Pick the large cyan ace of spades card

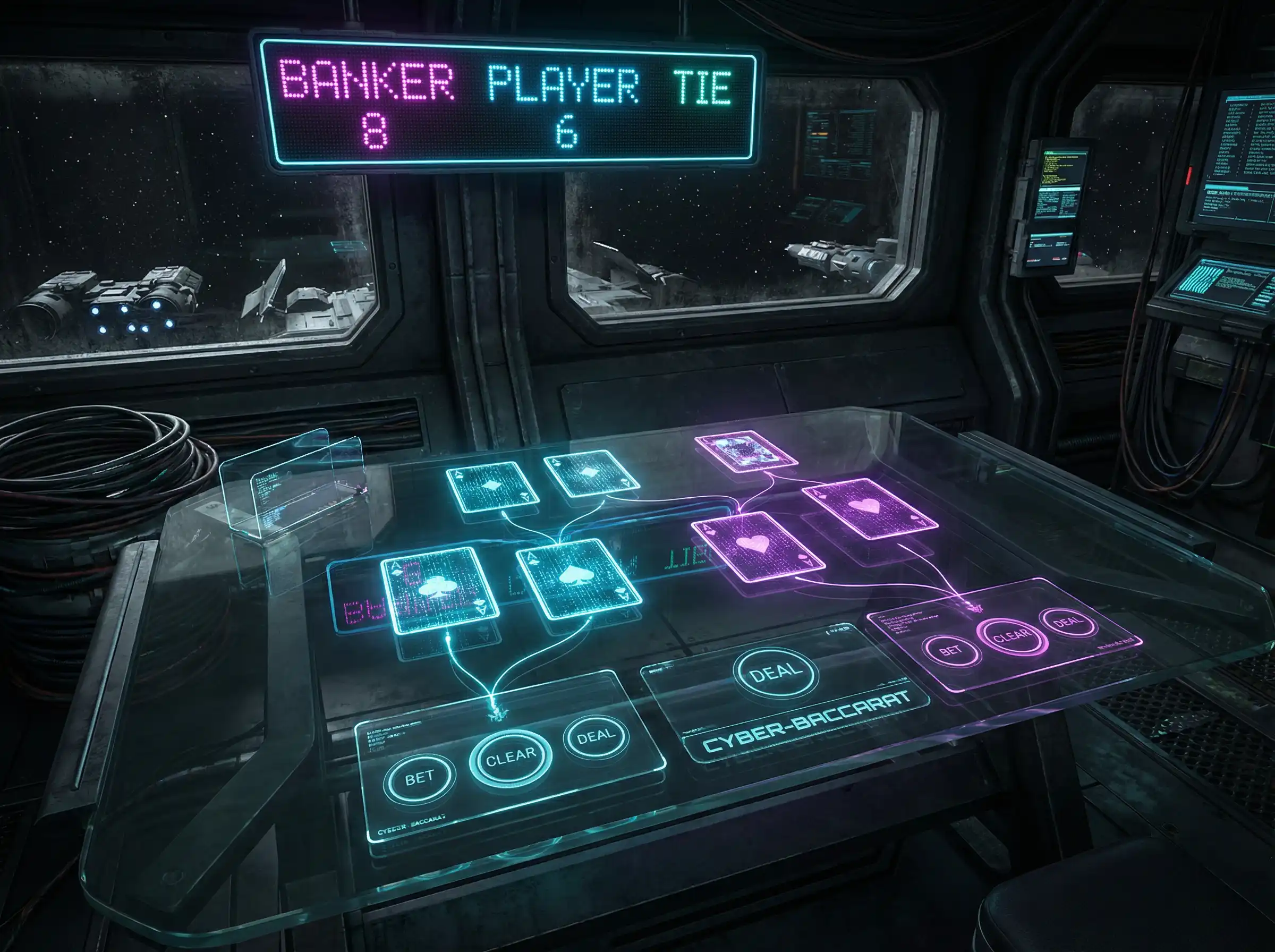point(578,578)
